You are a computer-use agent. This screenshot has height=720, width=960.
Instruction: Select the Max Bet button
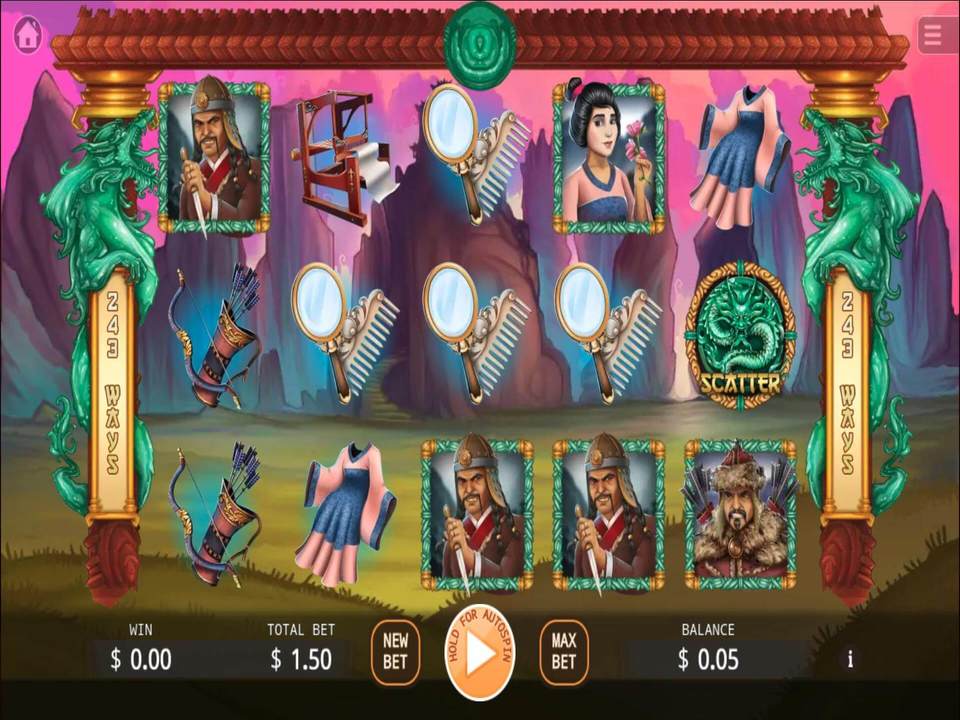tap(564, 653)
